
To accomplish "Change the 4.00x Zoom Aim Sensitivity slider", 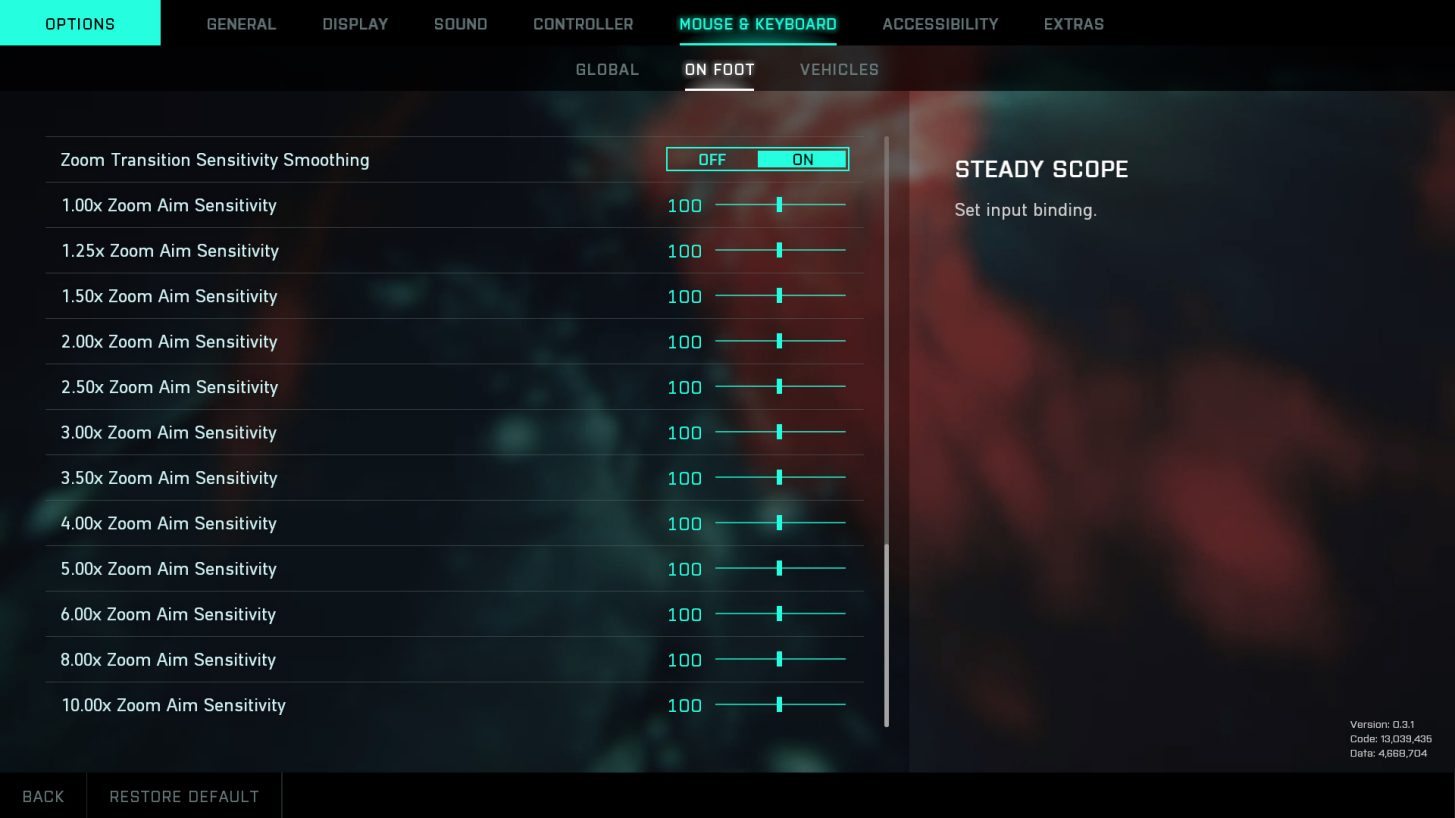I will (x=779, y=523).
